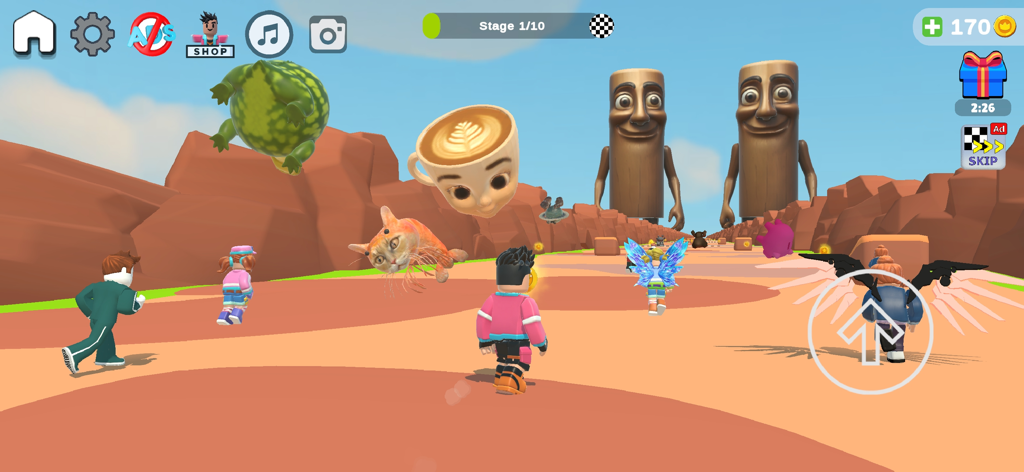Go to the home screen

[34, 33]
